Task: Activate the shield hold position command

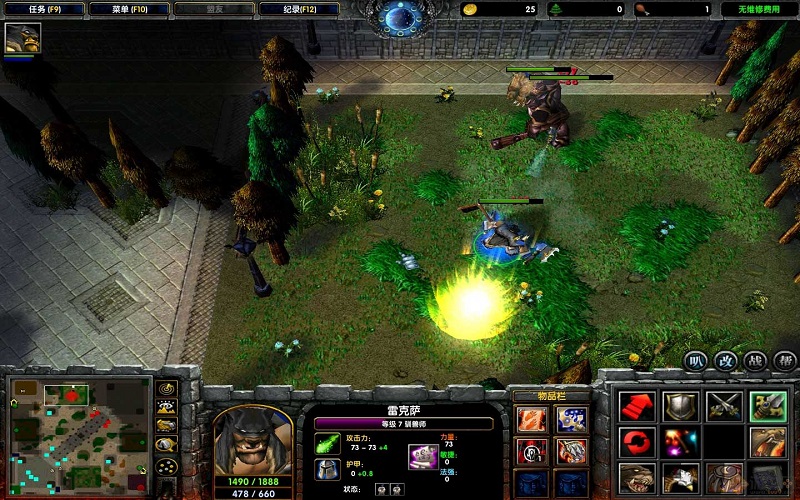Action: 678,405
